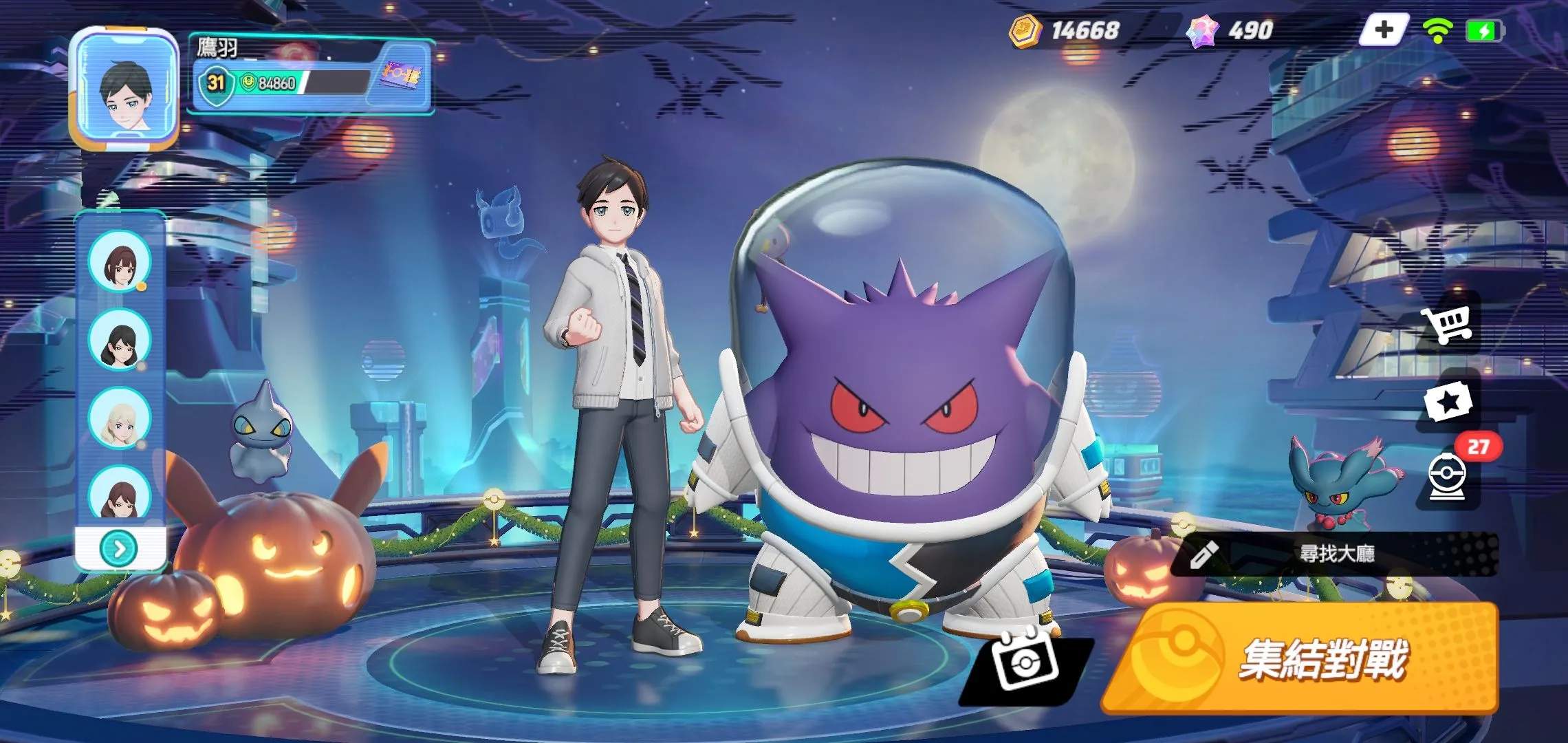Tap the white plus button at top
1568x743 pixels.
tap(1384, 30)
